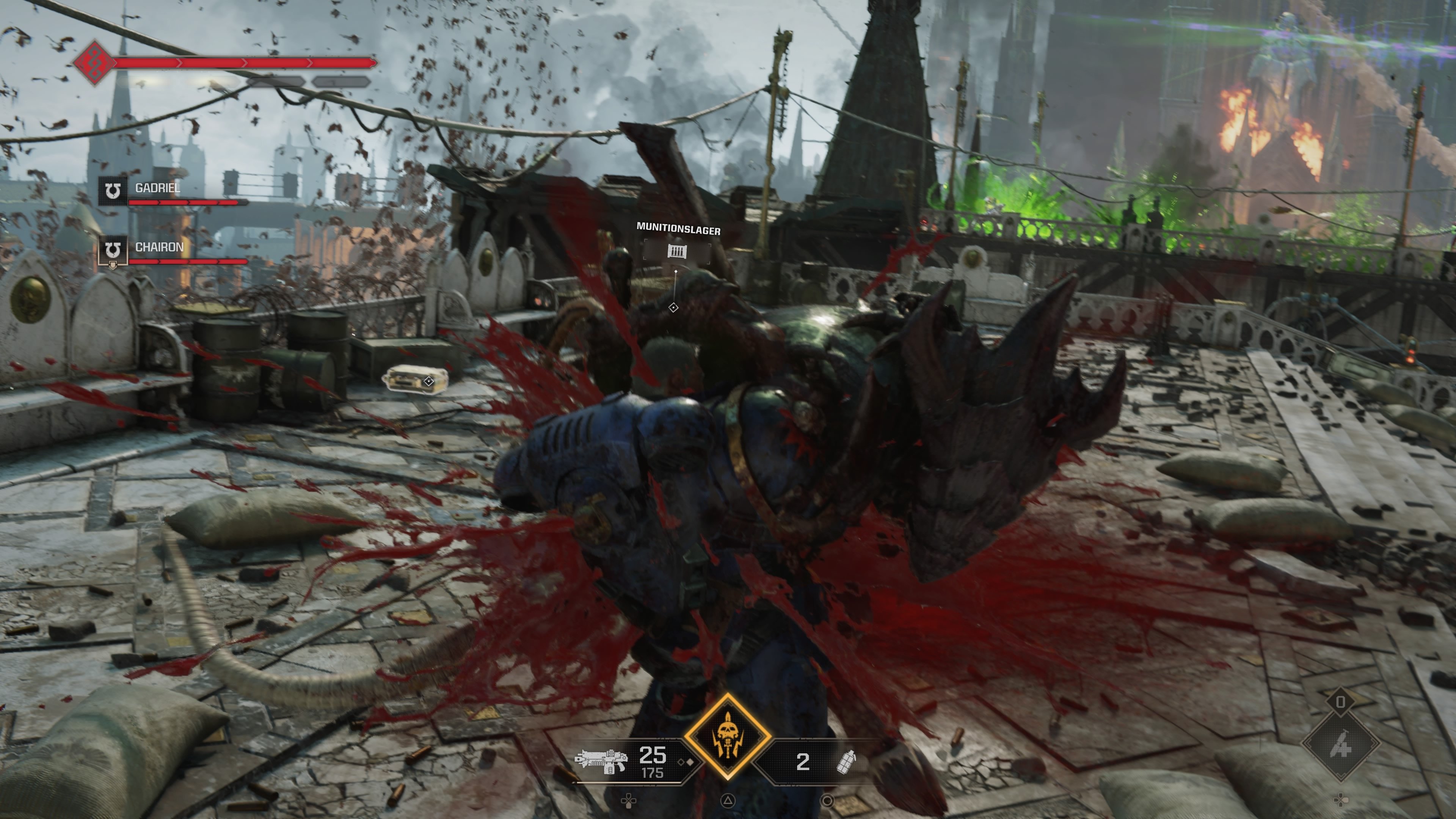The width and height of the screenshot is (1456, 819).
Task: Click the D-pad prompt in the bottom right
Action: point(1341,800)
